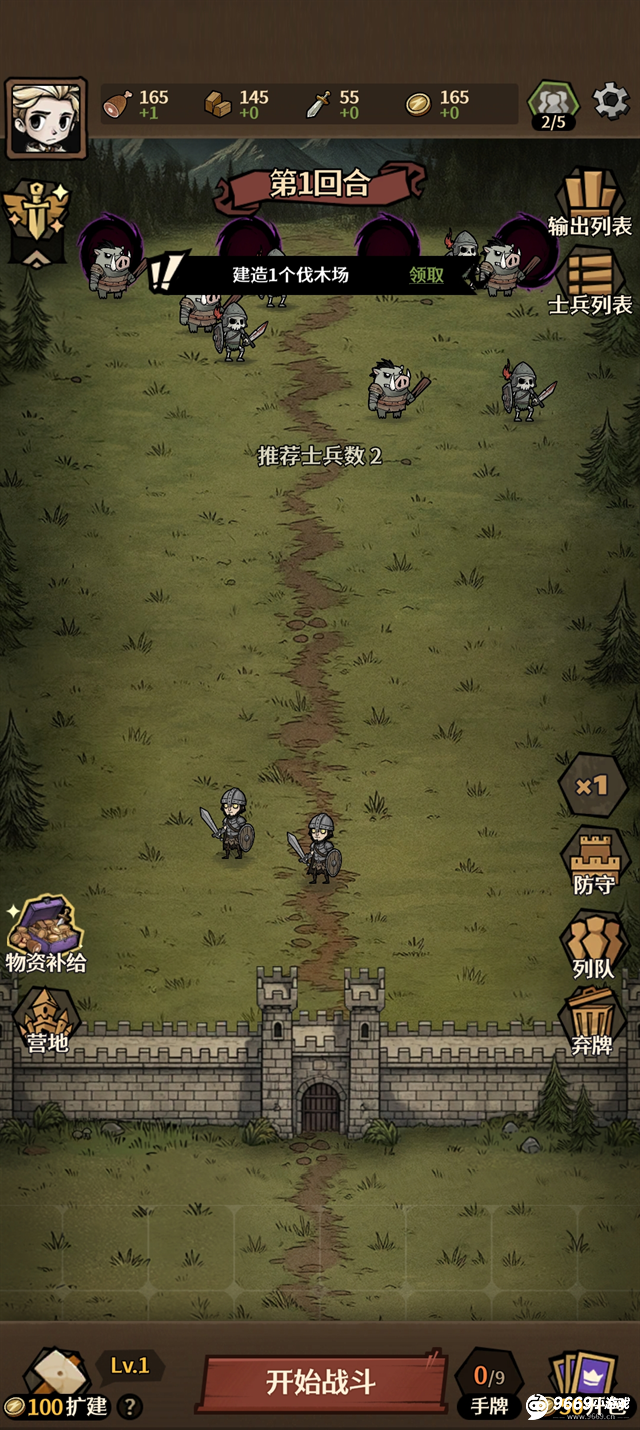Open the 弃牌 discard pile
This screenshot has width=640, height=1430.
coord(594,1022)
